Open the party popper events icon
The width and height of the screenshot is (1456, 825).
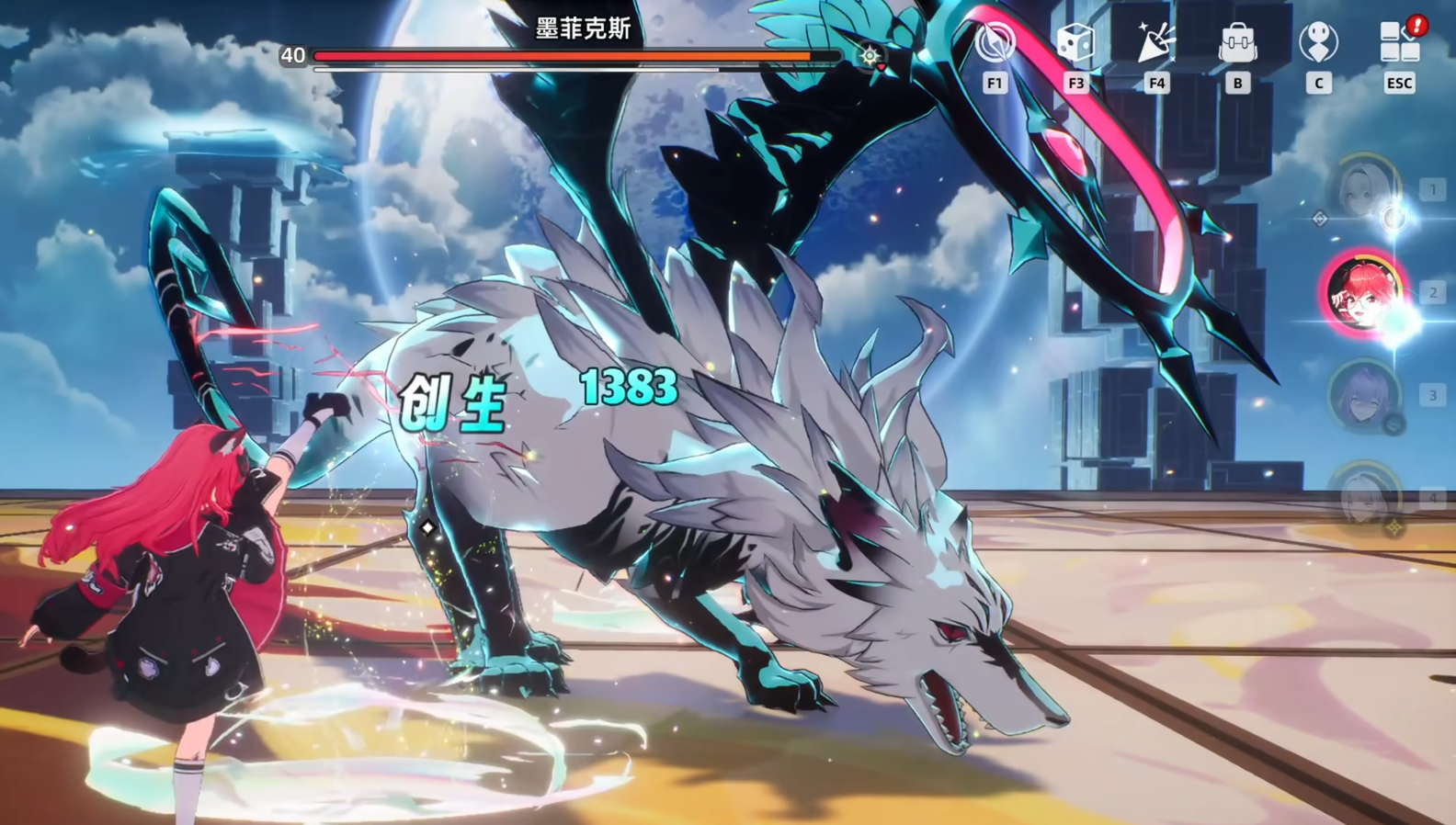click(1155, 43)
